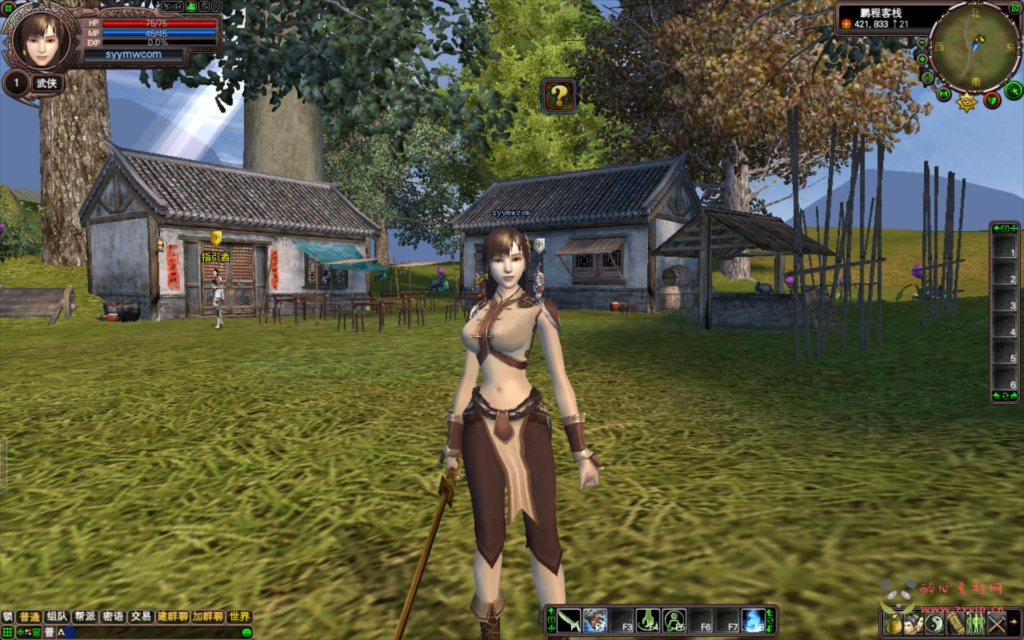The image size is (1024, 640).
Task: Open the green smiley emoji picker
Action: pyautogui.click(x=246, y=632)
